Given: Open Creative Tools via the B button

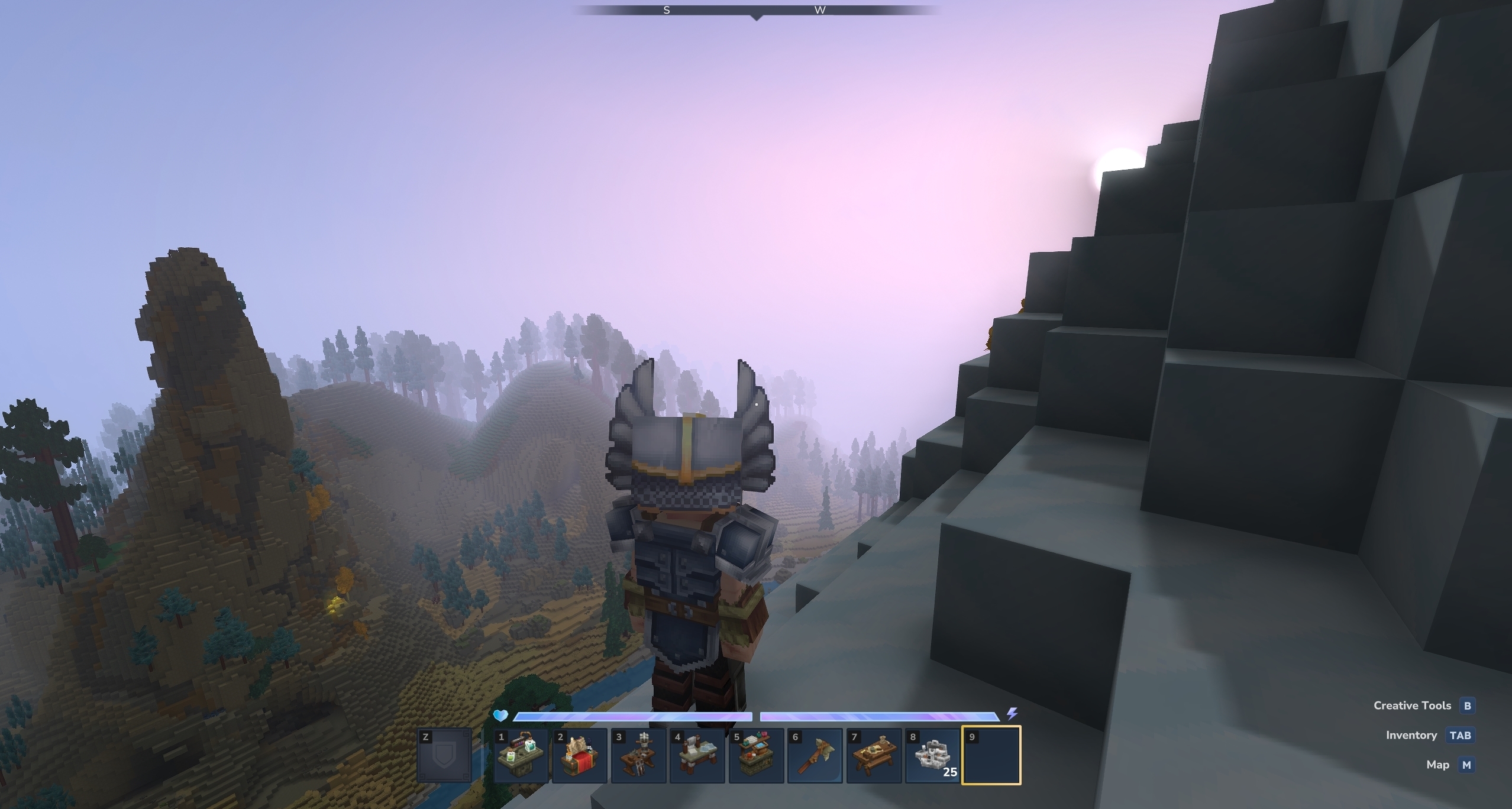Looking at the screenshot, I should click(1466, 705).
